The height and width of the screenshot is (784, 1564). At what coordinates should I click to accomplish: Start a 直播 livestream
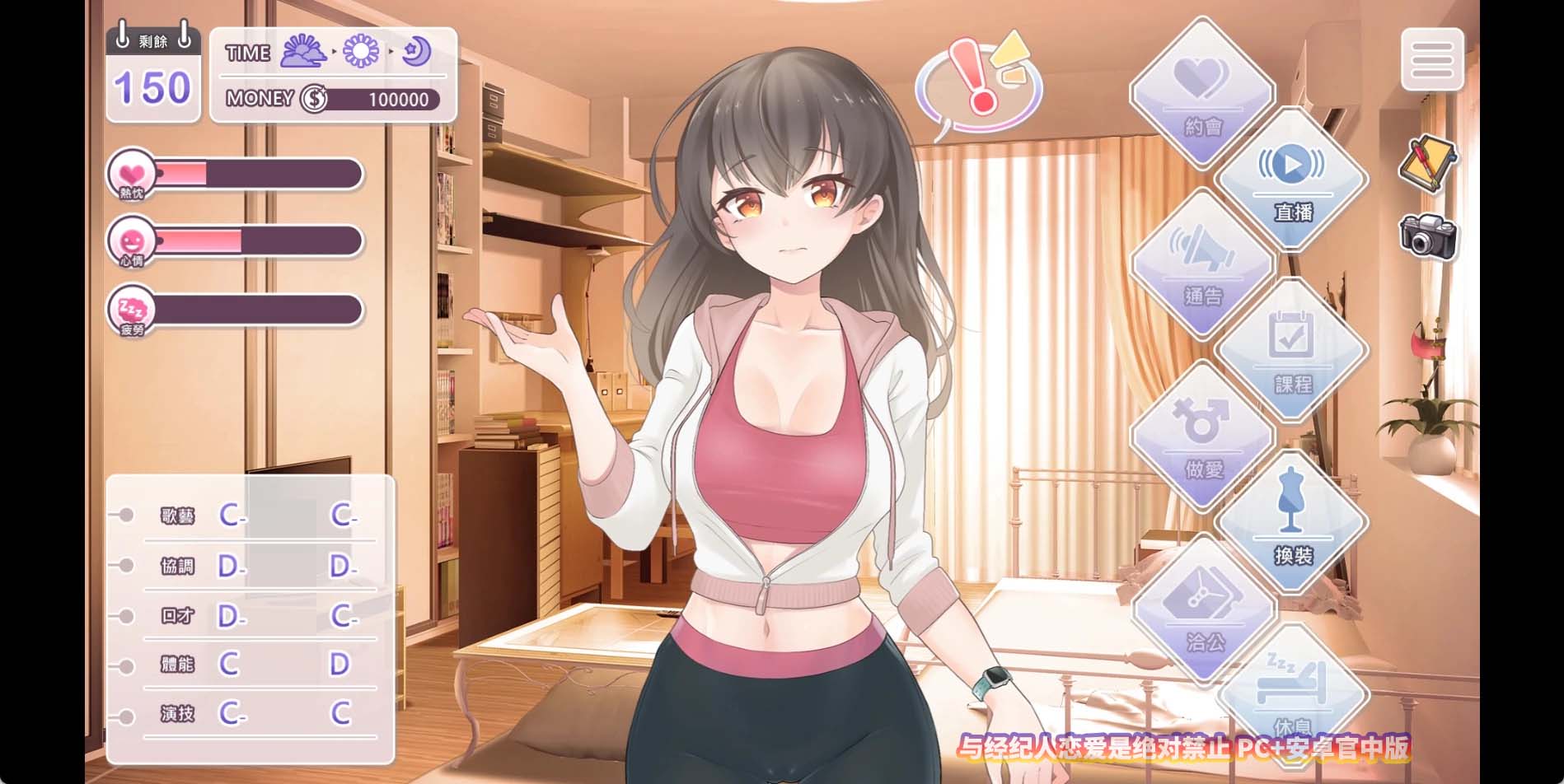(1291, 180)
